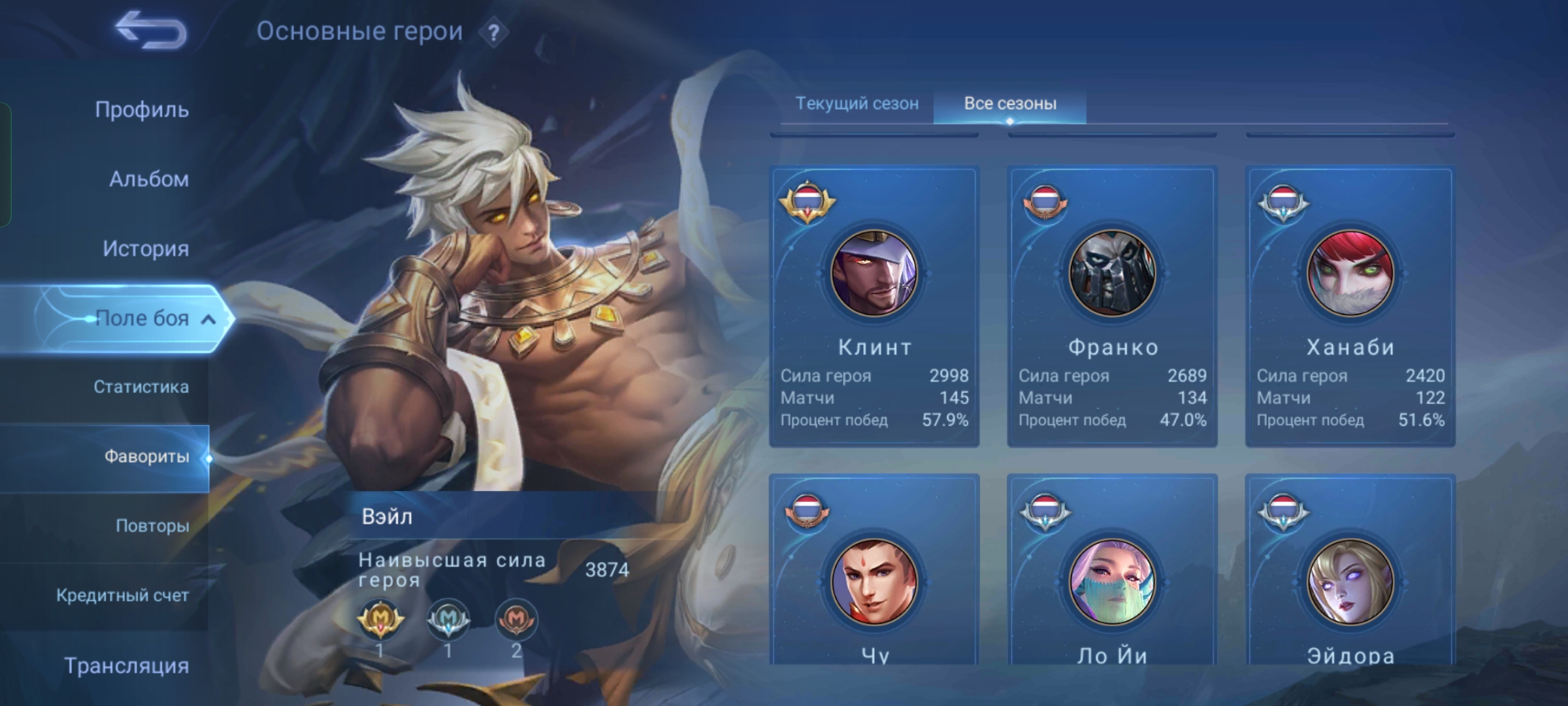Screen dimensions: 1568x706
Task: Select the Клинт hero card
Action: pyautogui.click(x=874, y=306)
